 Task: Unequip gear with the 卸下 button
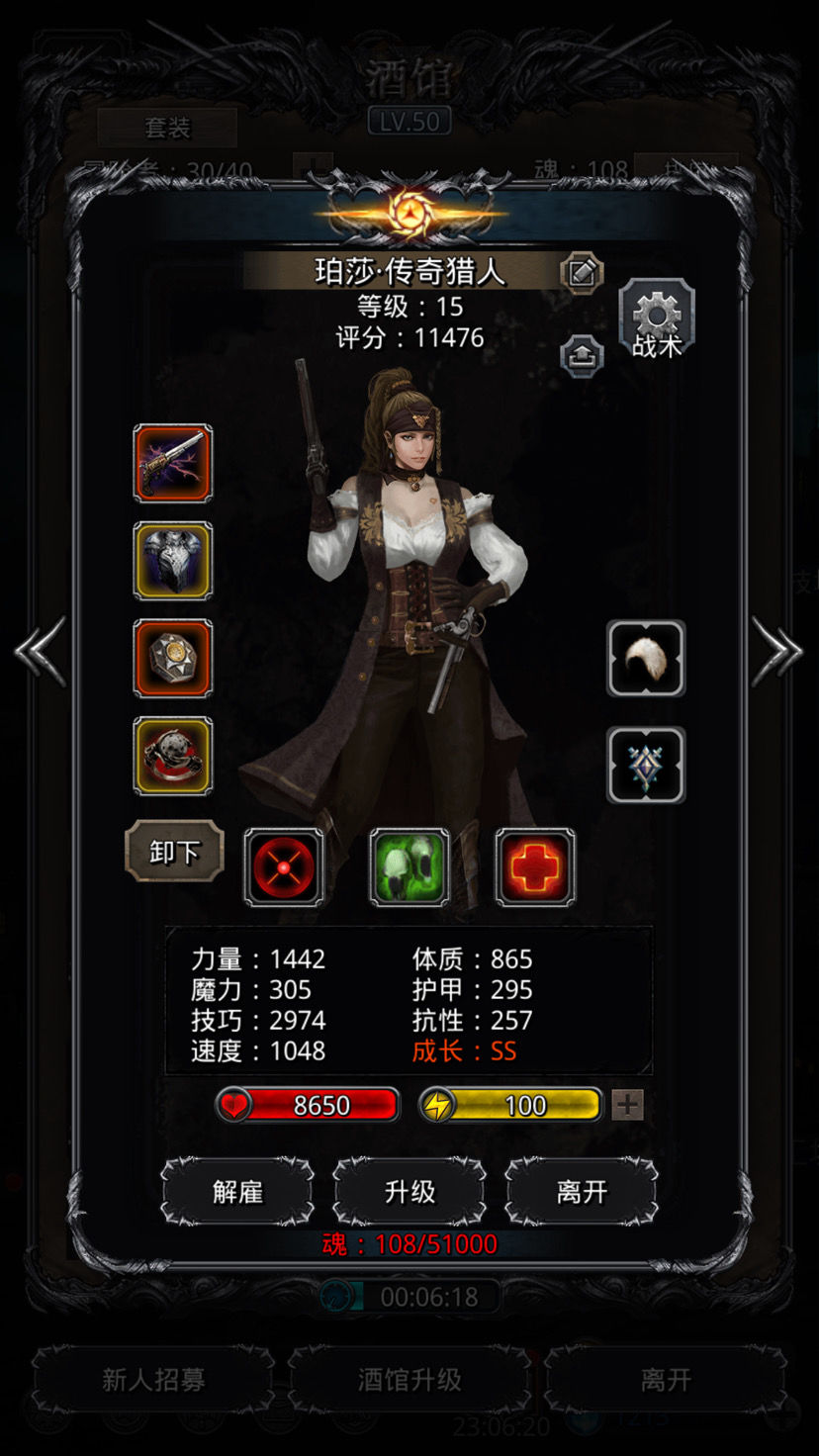[x=174, y=852]
